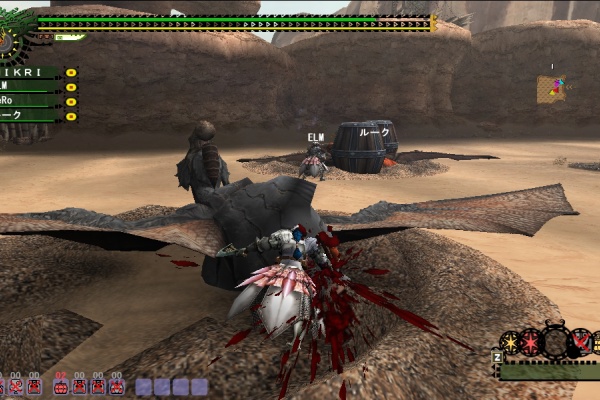600x400 pixels.
Task: Click the yellow star status icon
Action: point(510,342)
